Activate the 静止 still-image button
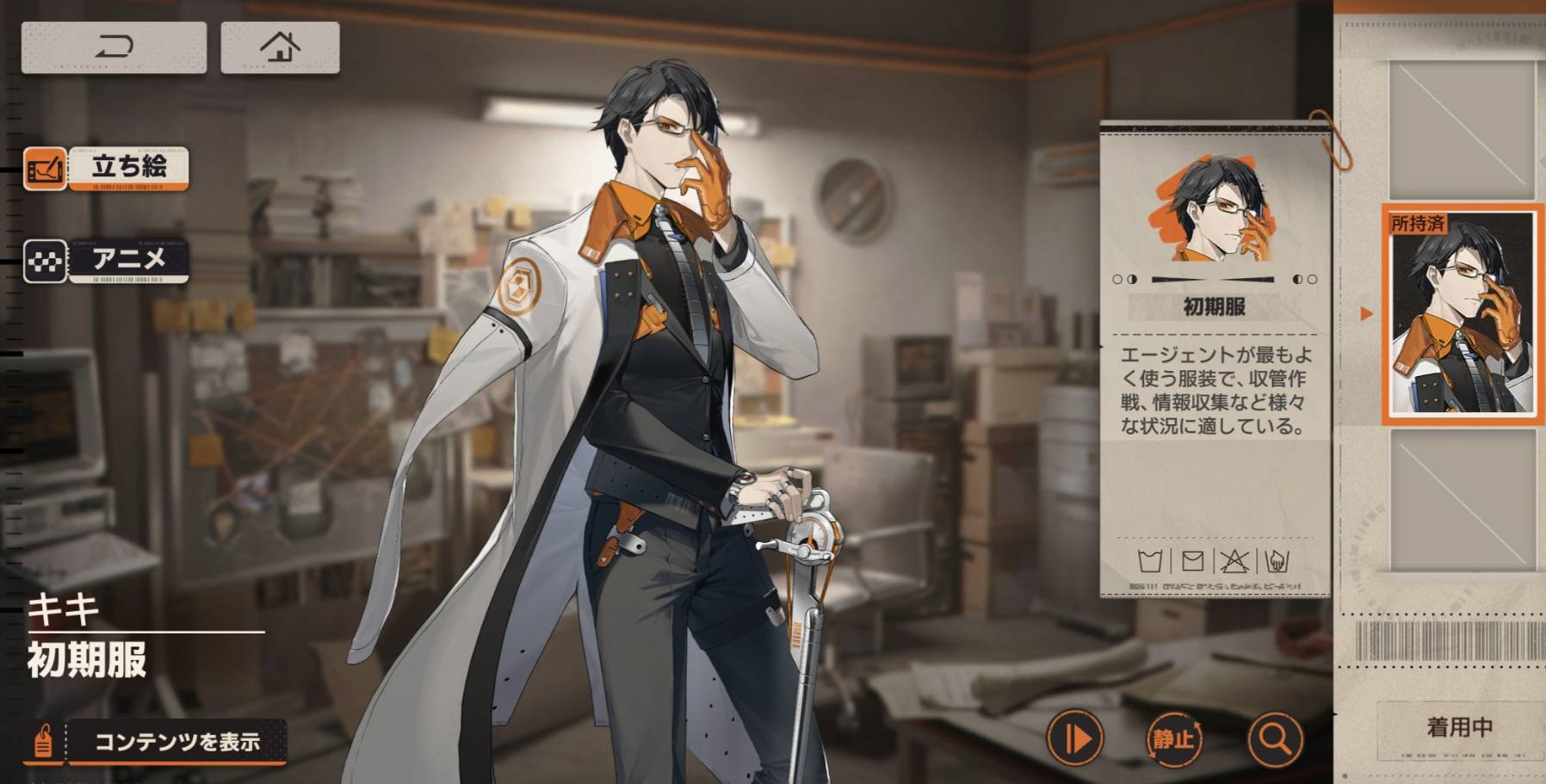The width and height of the screenshot is (1546, 784). coord(1174,738)
